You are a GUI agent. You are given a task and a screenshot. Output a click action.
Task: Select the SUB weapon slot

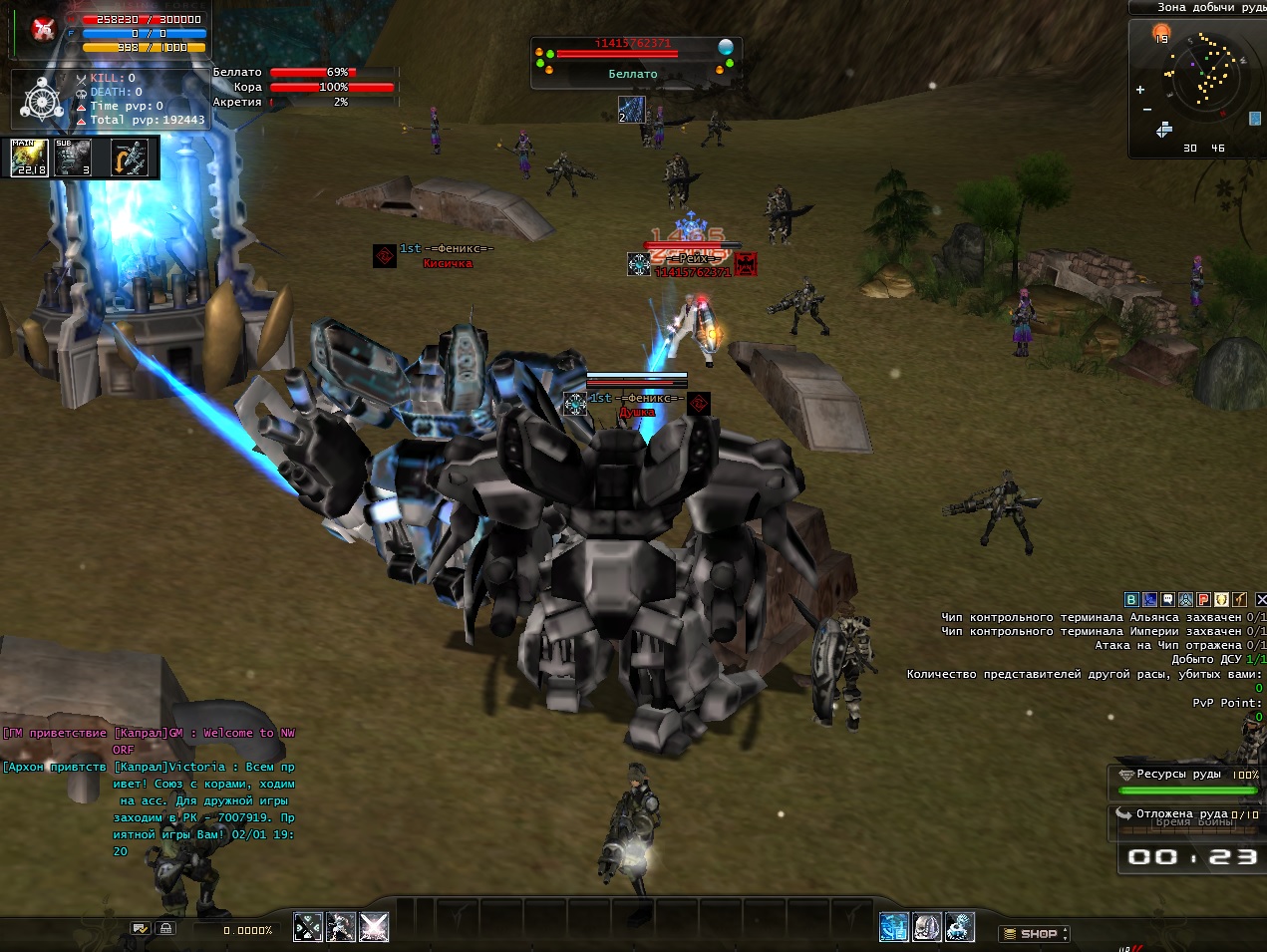tap(73, 158)
